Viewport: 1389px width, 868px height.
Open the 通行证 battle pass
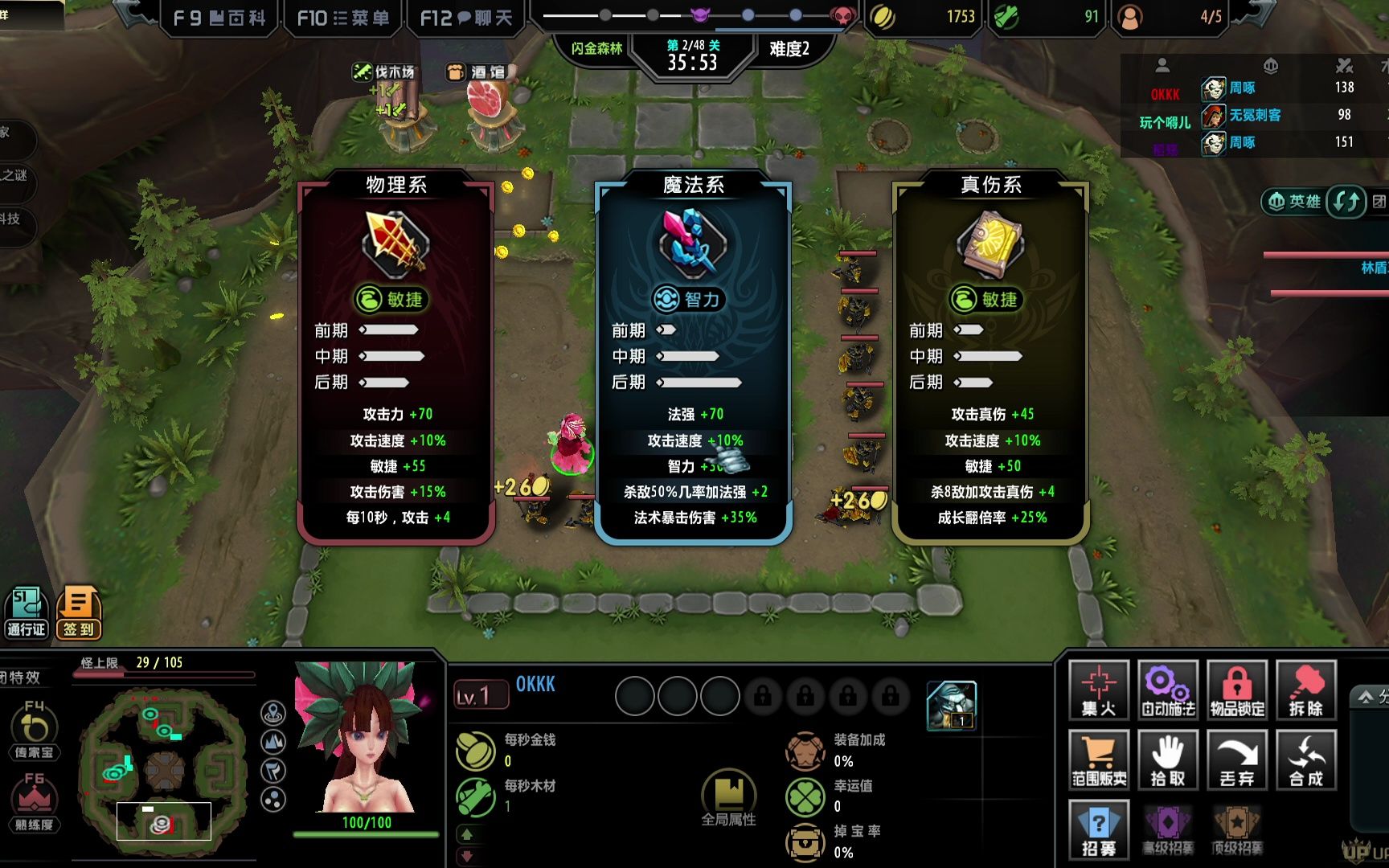pos(27,612)
